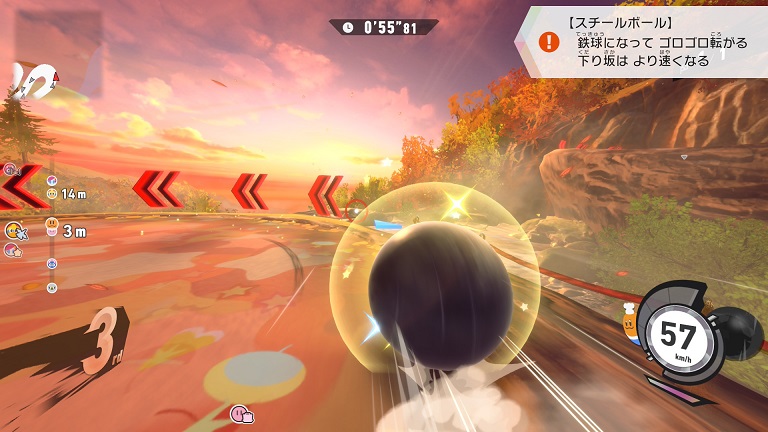Click the orange exclamation alert icon
This screenshot has width=768, height=432.
(x=548, y=42)
